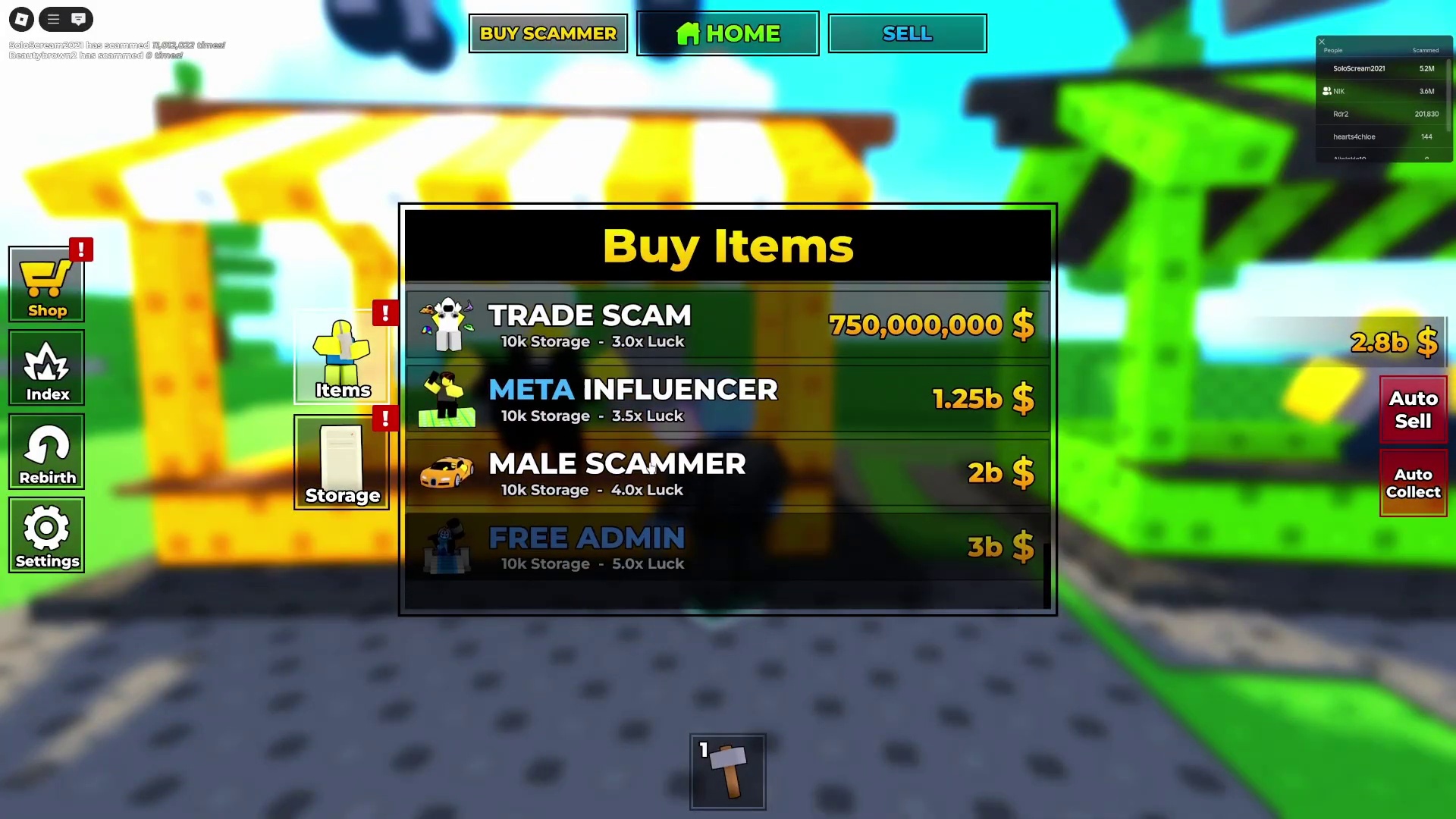Enable Auto Sell

tap(1412, 409)
